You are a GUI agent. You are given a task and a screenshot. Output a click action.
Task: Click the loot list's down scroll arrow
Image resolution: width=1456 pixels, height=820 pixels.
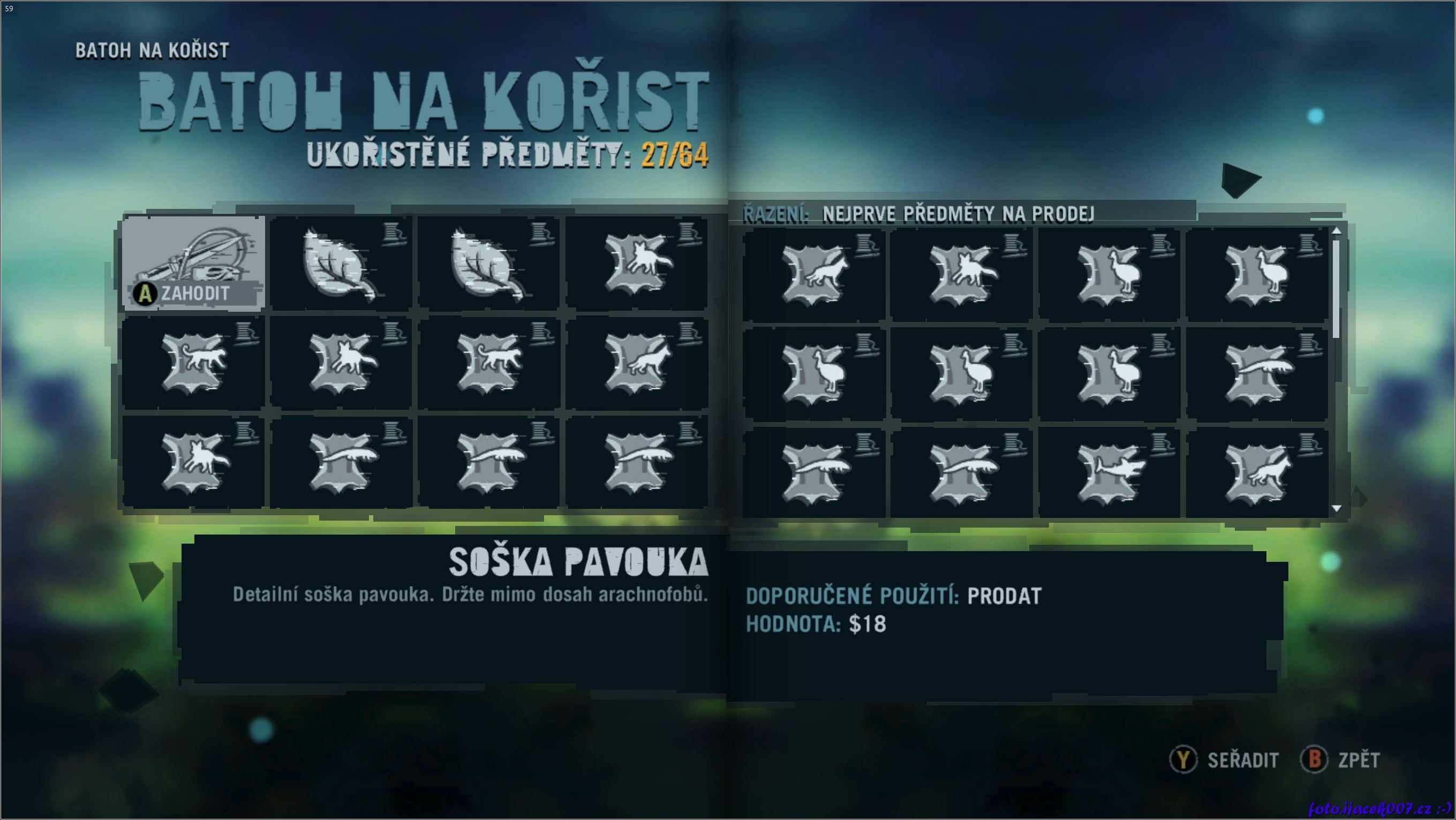point(1336,508)
